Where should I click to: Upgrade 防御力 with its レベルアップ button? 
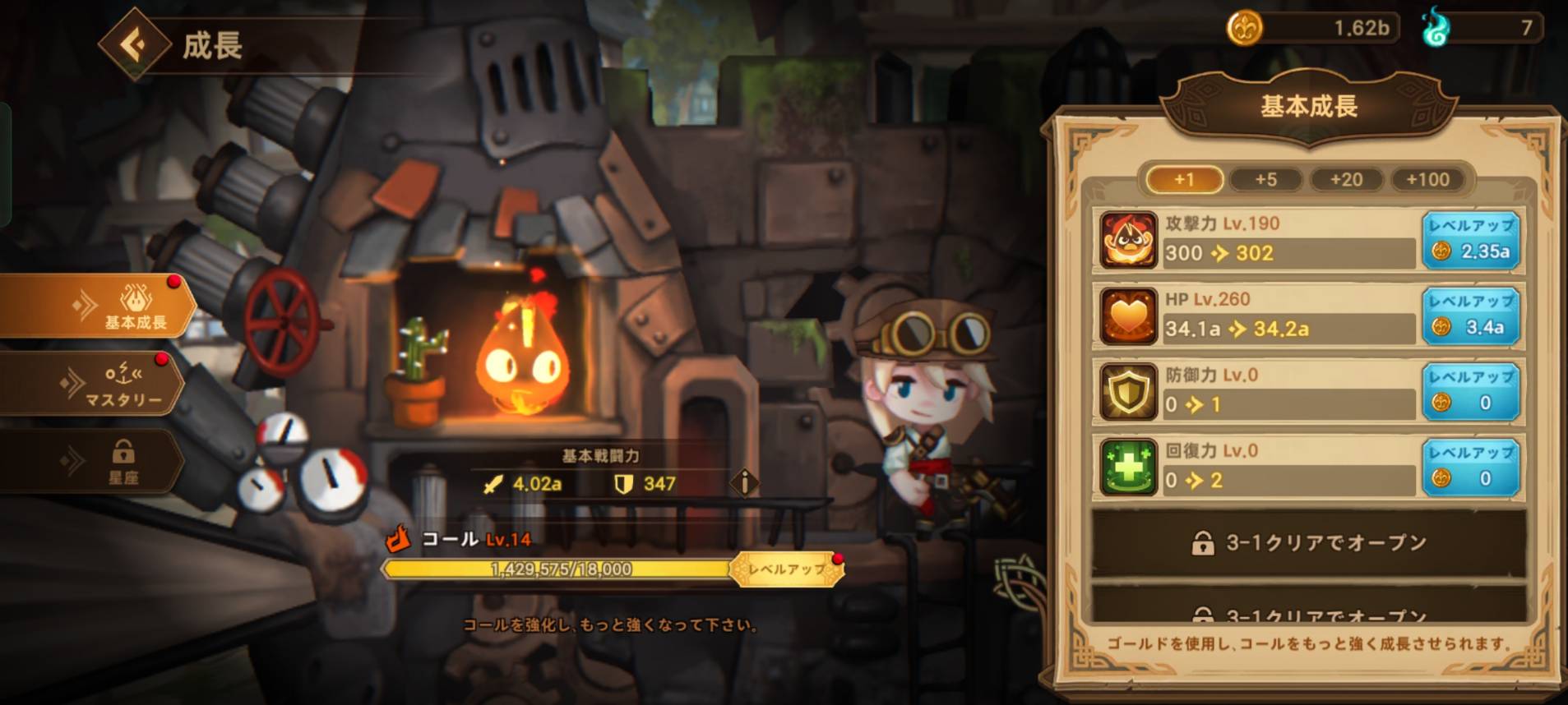[1470, 392]
